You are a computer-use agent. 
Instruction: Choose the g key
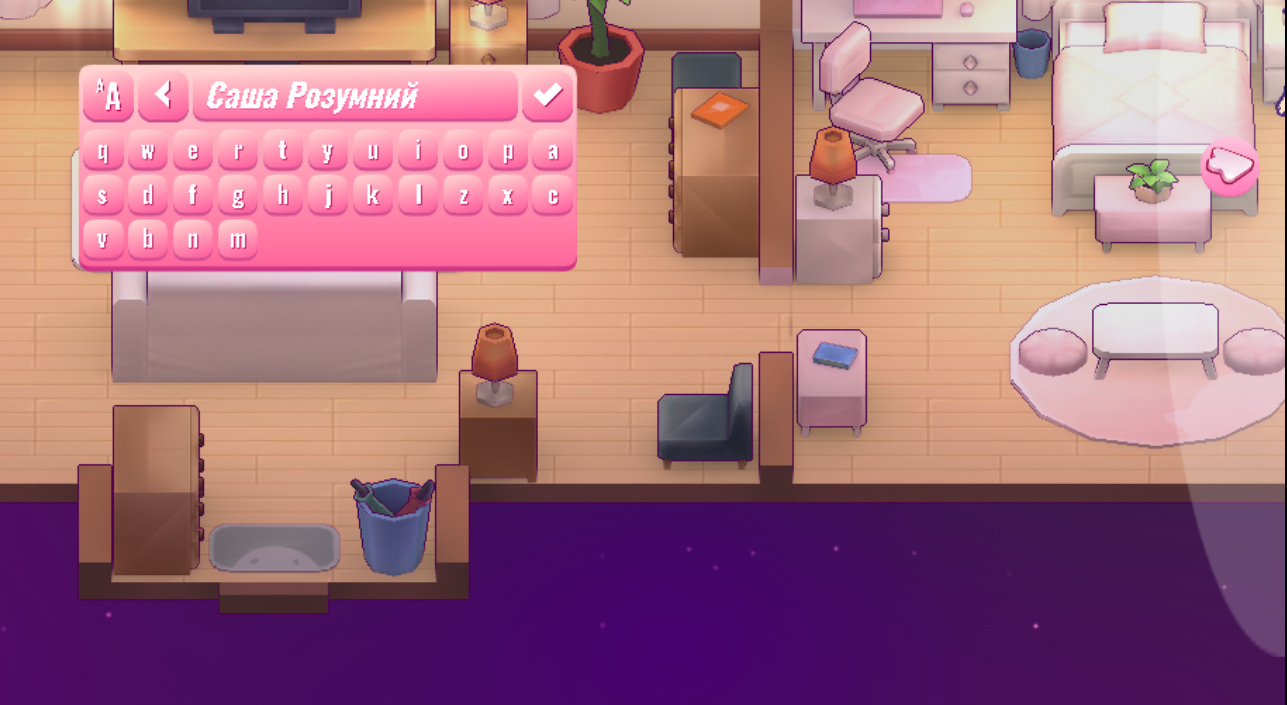[238, 195]
